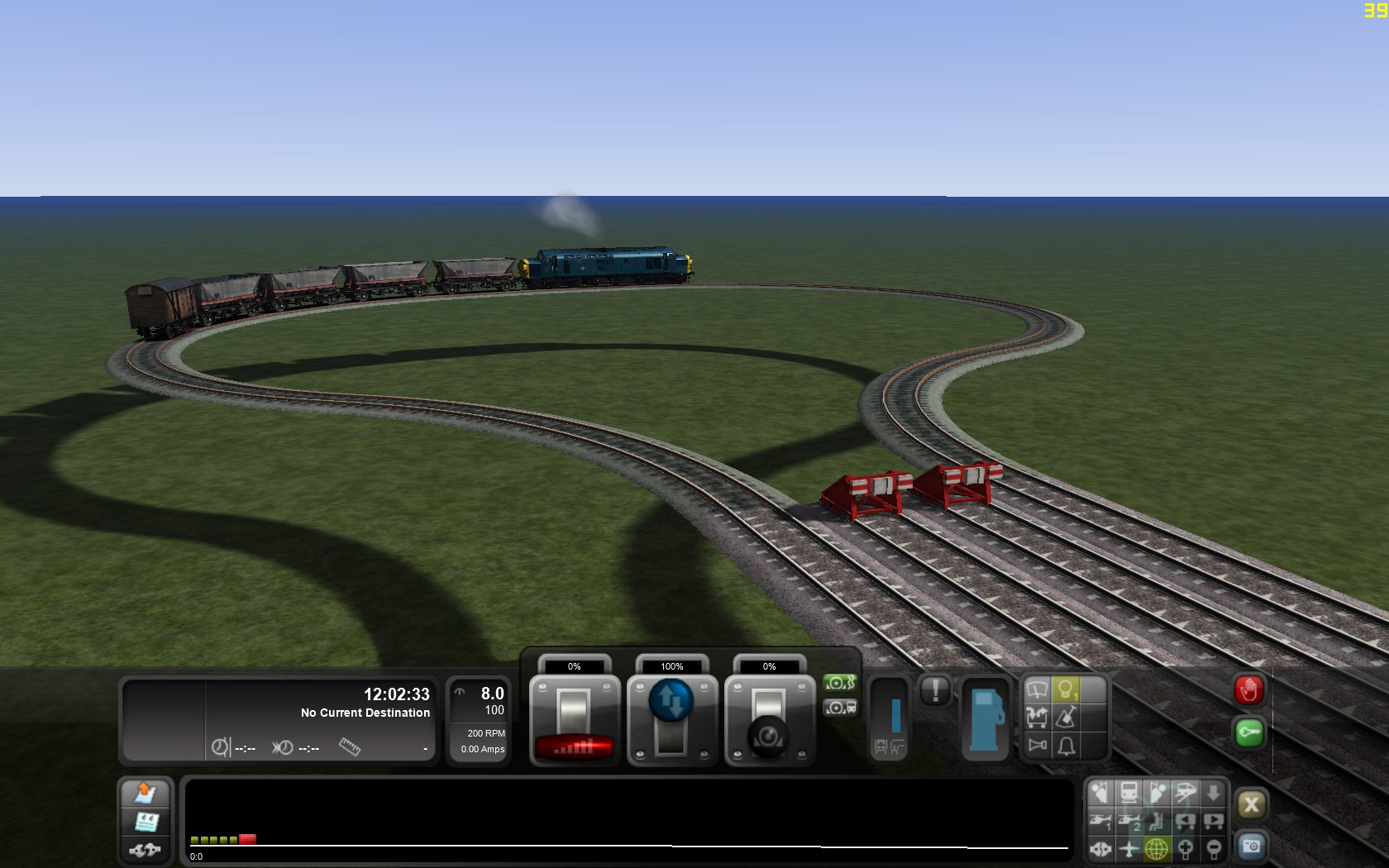Zoom the camera out with the minus icon
Screen dimensions: 1389x868
(1213, 849)
